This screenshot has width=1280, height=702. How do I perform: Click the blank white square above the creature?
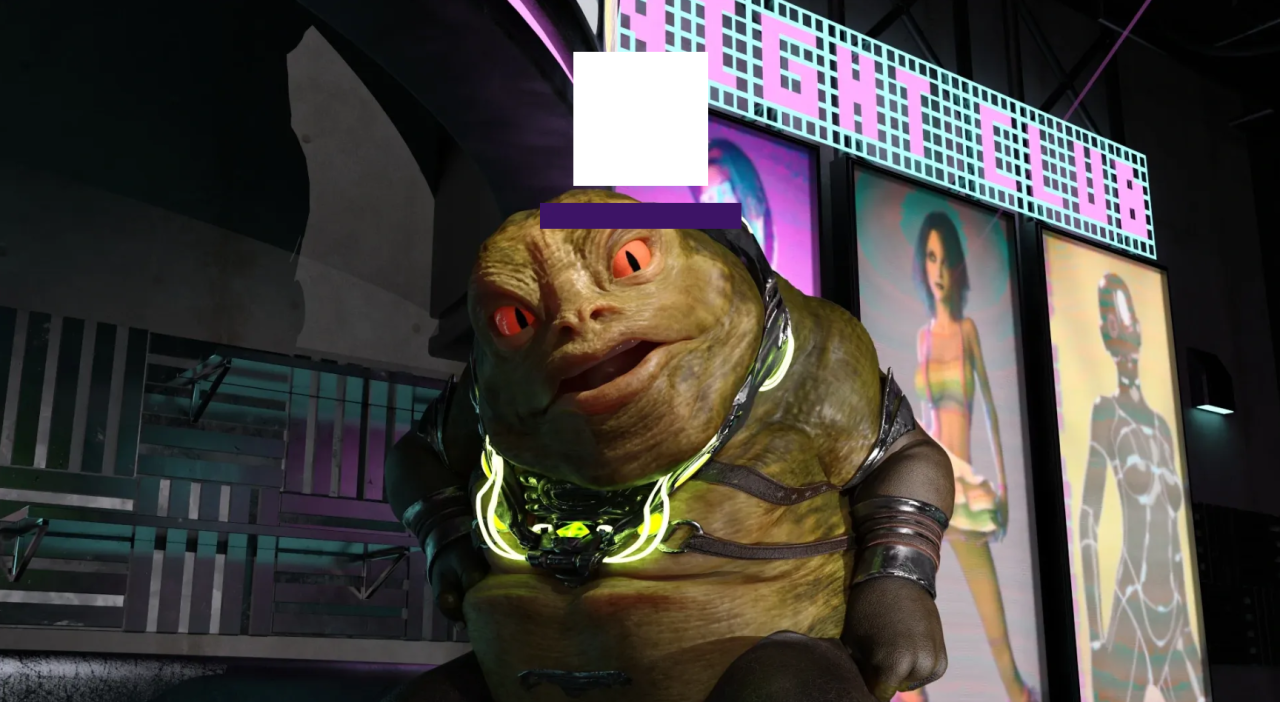click(640, 119)
